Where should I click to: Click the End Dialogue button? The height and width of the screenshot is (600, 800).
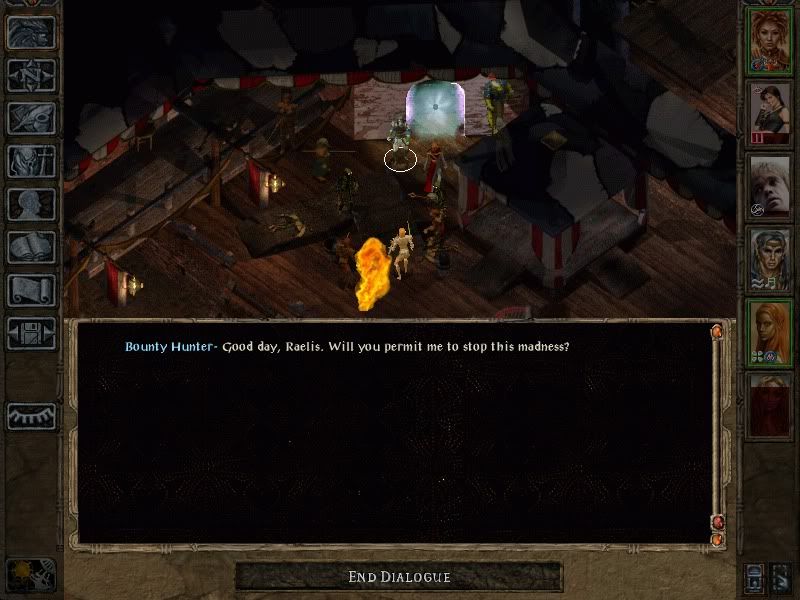tap(399, 577)
